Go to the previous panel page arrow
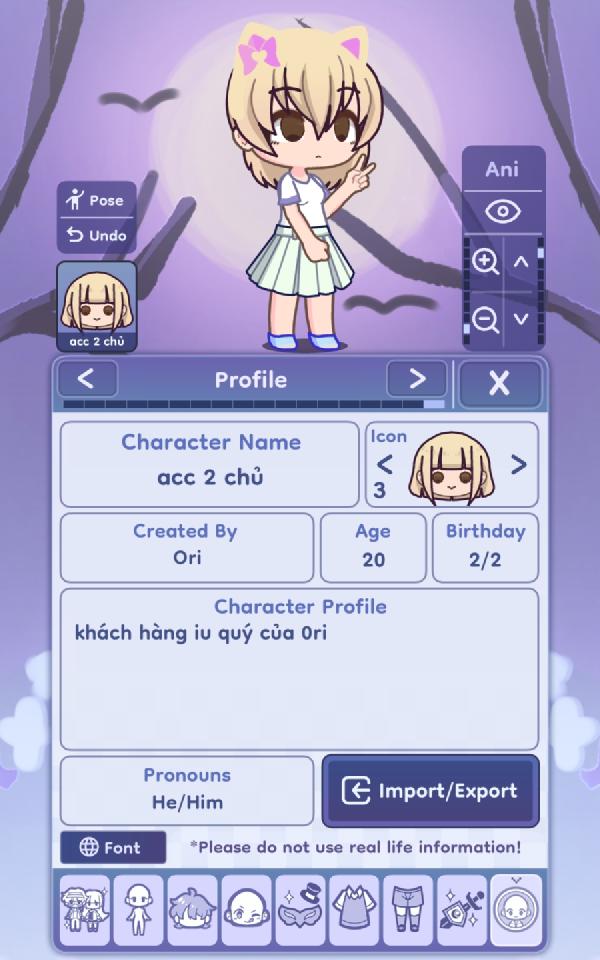Viewport: 600px width, 960px height. [86, 380]
